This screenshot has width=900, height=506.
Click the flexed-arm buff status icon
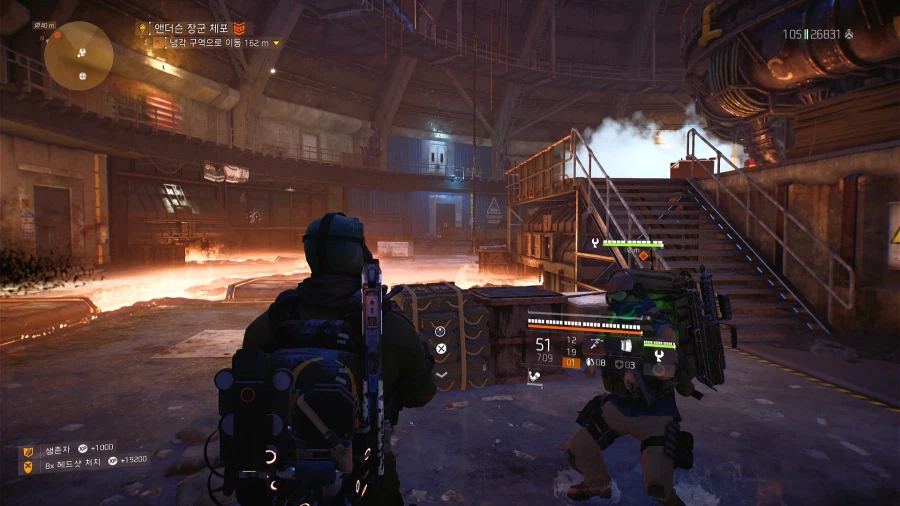[x=535, y=377]
